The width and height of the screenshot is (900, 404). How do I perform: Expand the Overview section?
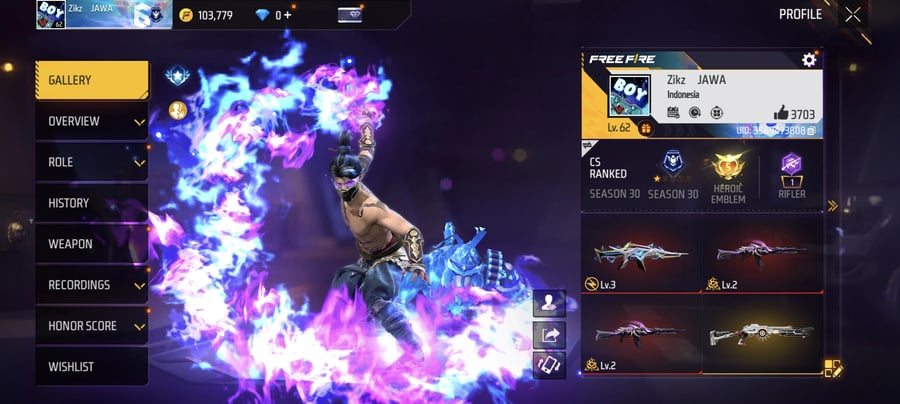91,121
